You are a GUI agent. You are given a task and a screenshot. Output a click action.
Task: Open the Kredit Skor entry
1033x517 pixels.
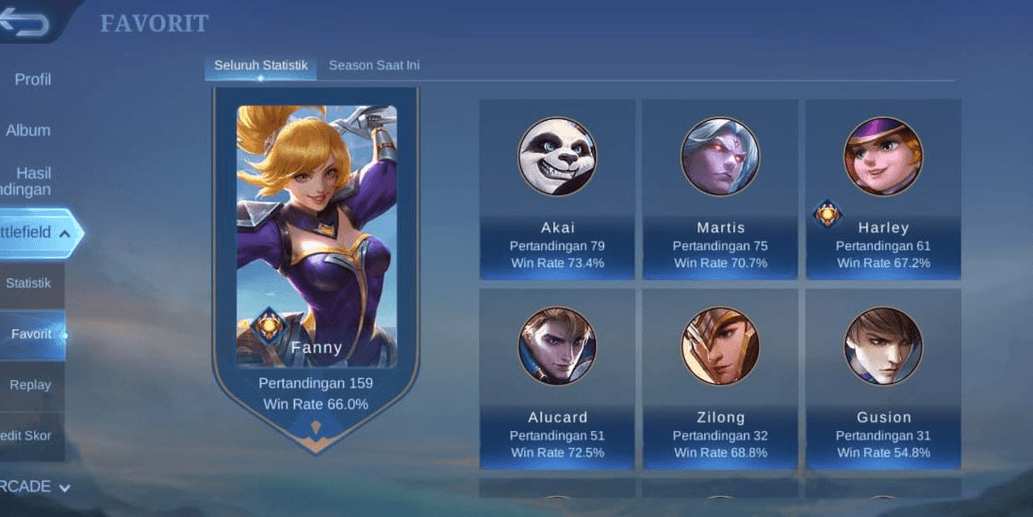point(28,436)
